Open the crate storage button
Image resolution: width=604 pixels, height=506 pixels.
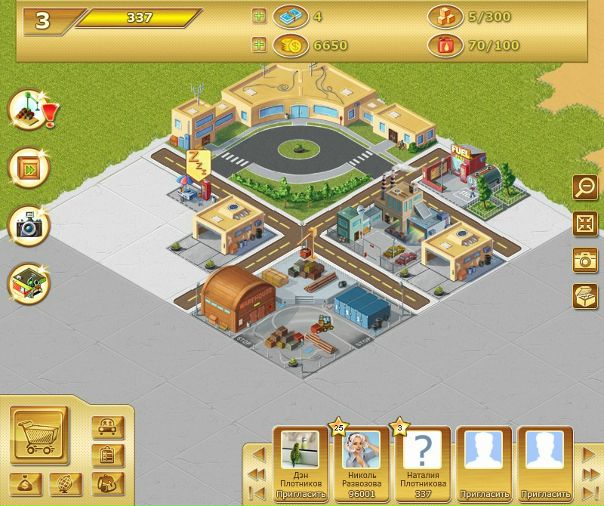point(584,296)
